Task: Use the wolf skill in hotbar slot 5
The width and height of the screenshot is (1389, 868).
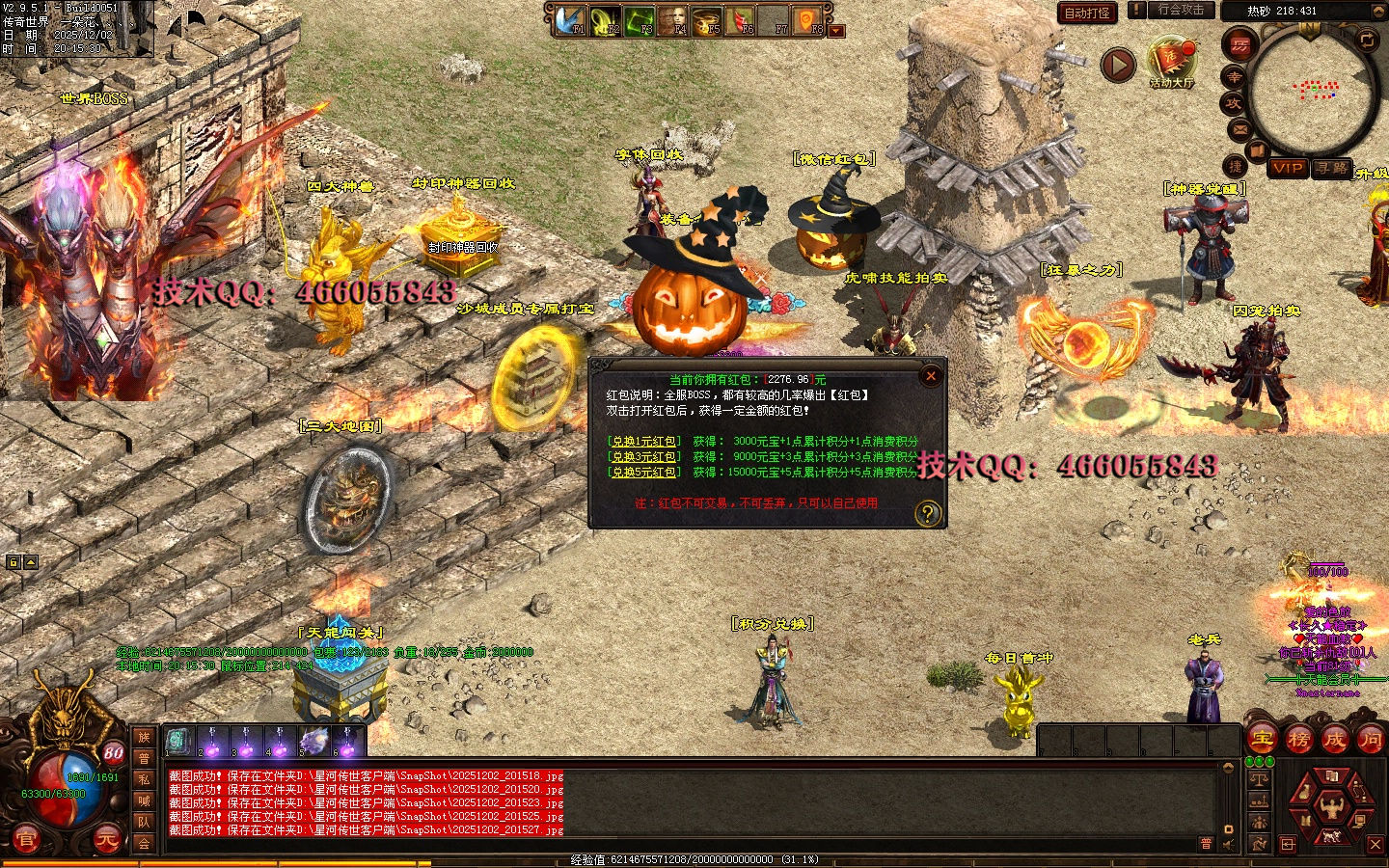Action: 314,741
